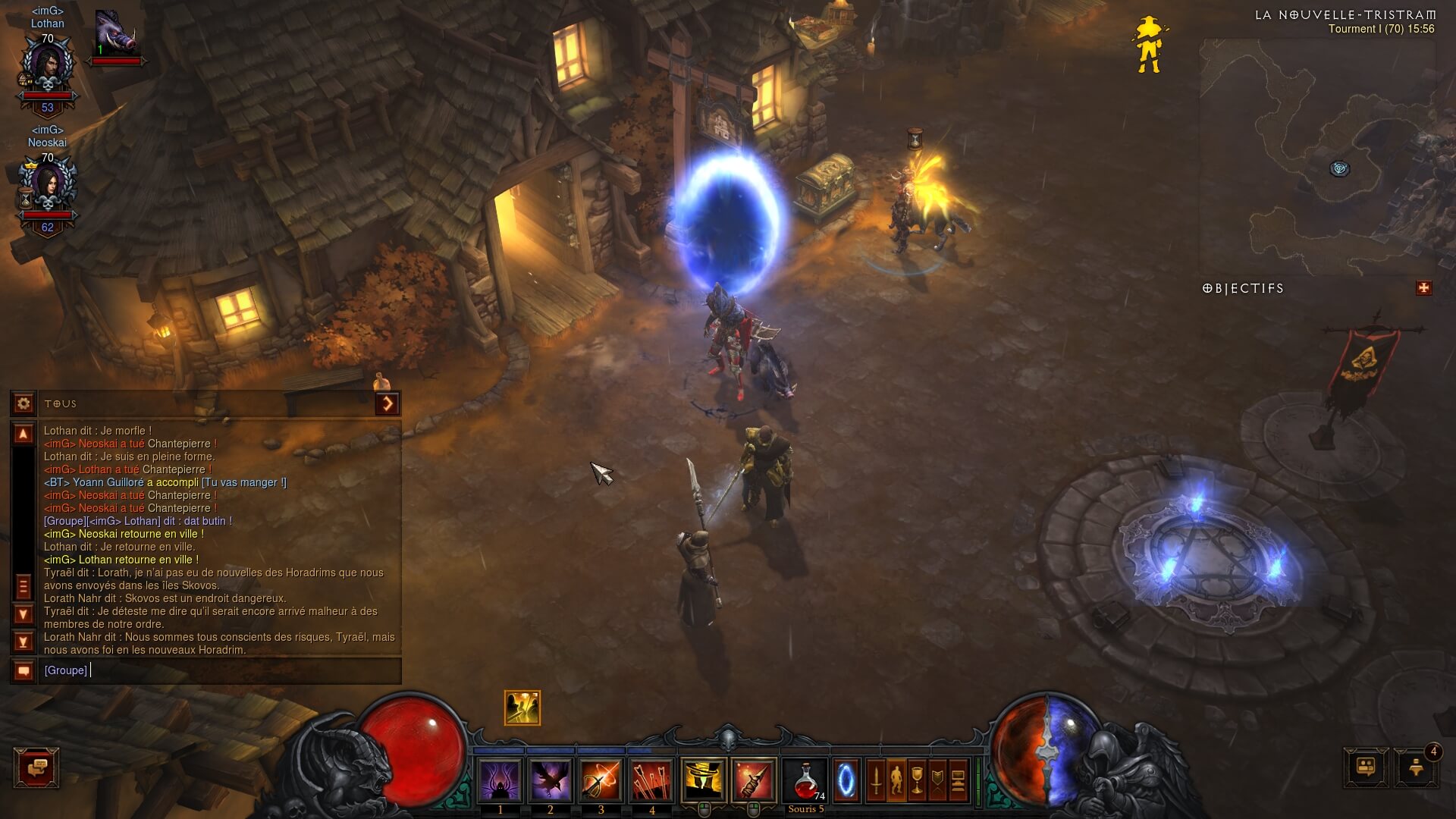Drink the red health potion
1456x819 pixels.
point(805,780)
